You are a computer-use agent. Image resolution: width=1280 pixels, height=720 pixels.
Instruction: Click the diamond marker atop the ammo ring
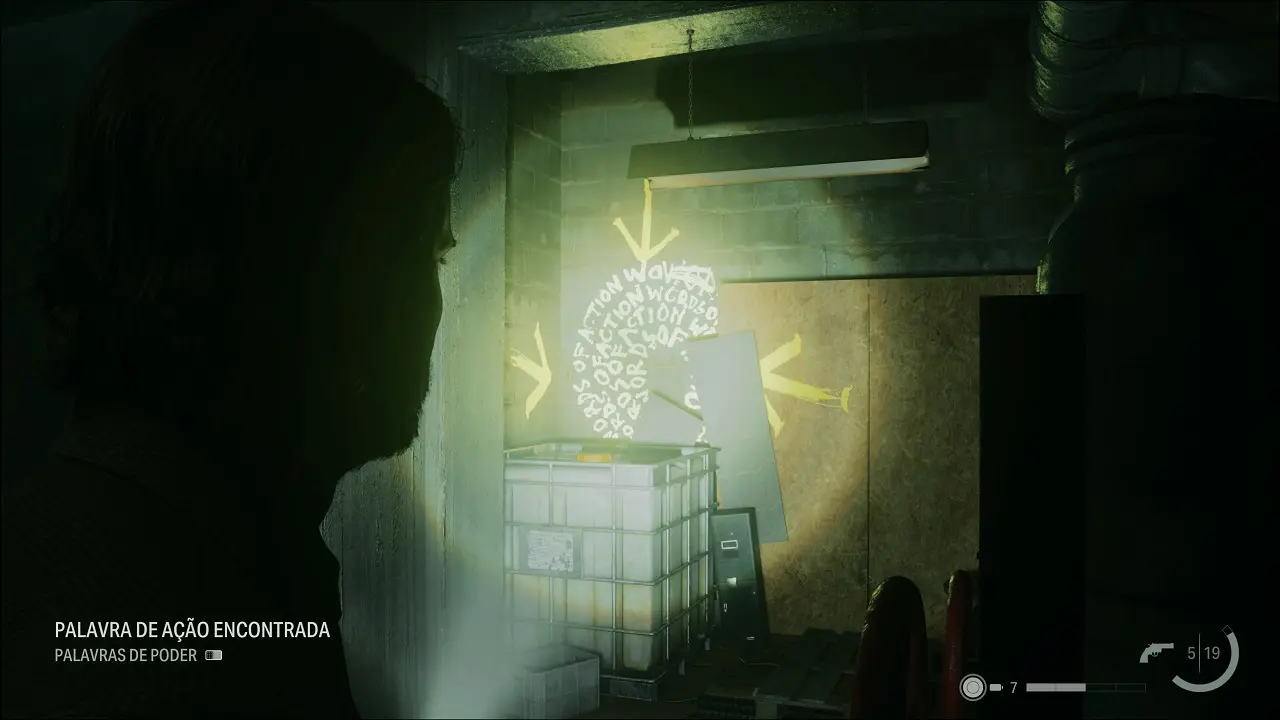1228,629
